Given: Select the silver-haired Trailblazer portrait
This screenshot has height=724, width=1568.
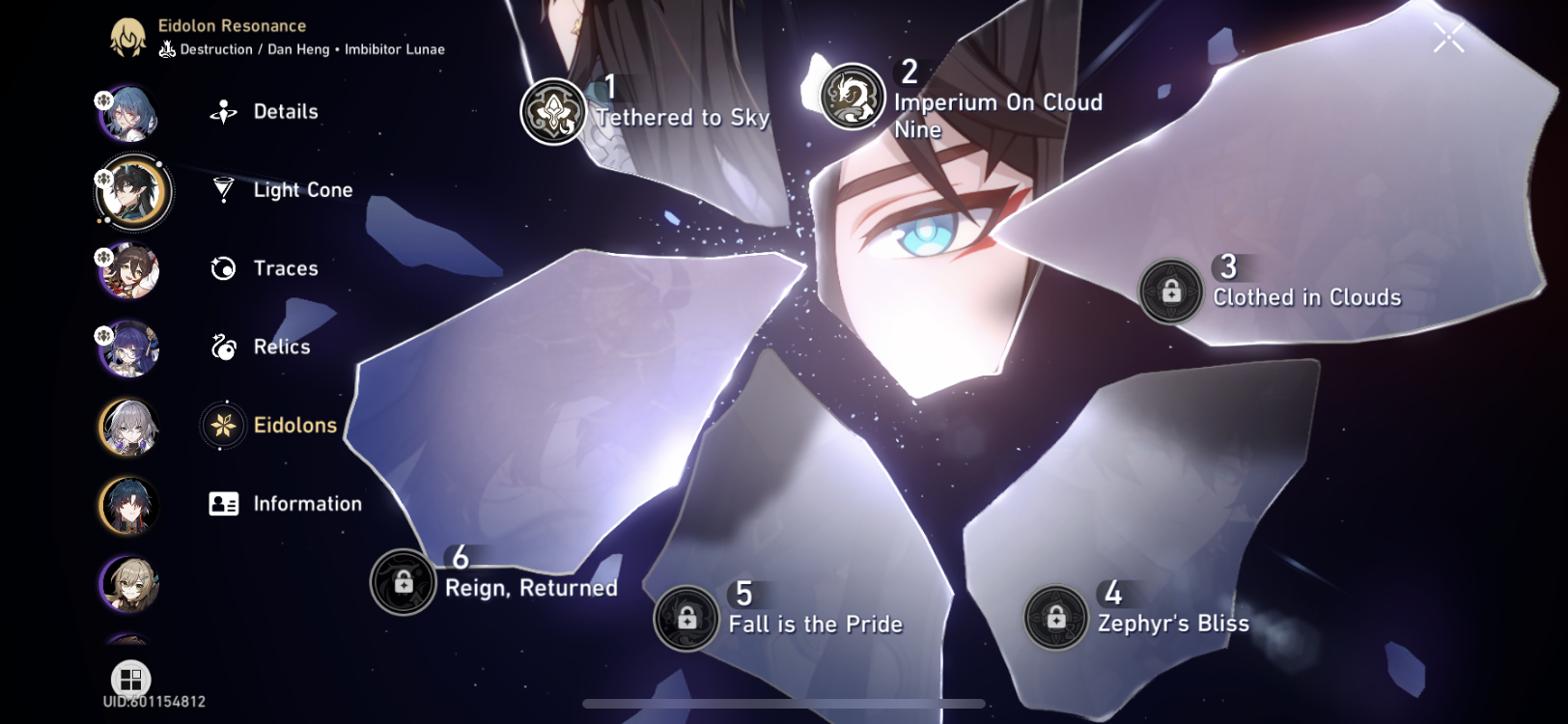Looking at the screenshot, I should click(128, 427).
